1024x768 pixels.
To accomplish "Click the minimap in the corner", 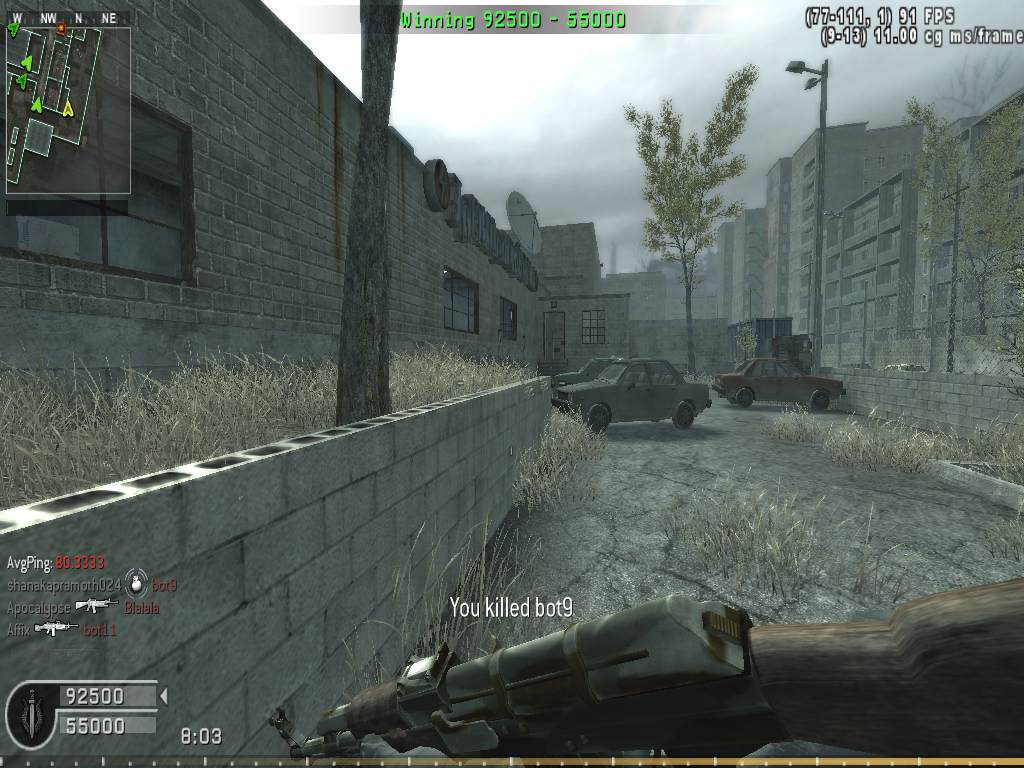I will pos(68,110).
